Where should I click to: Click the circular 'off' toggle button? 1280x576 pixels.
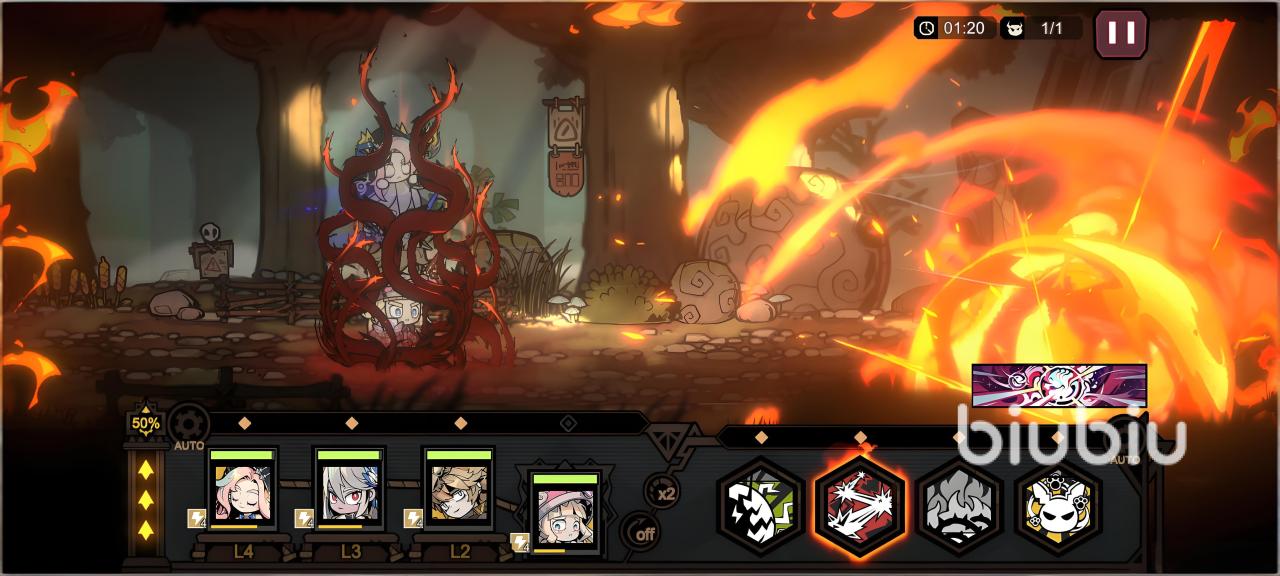(643, 533)
